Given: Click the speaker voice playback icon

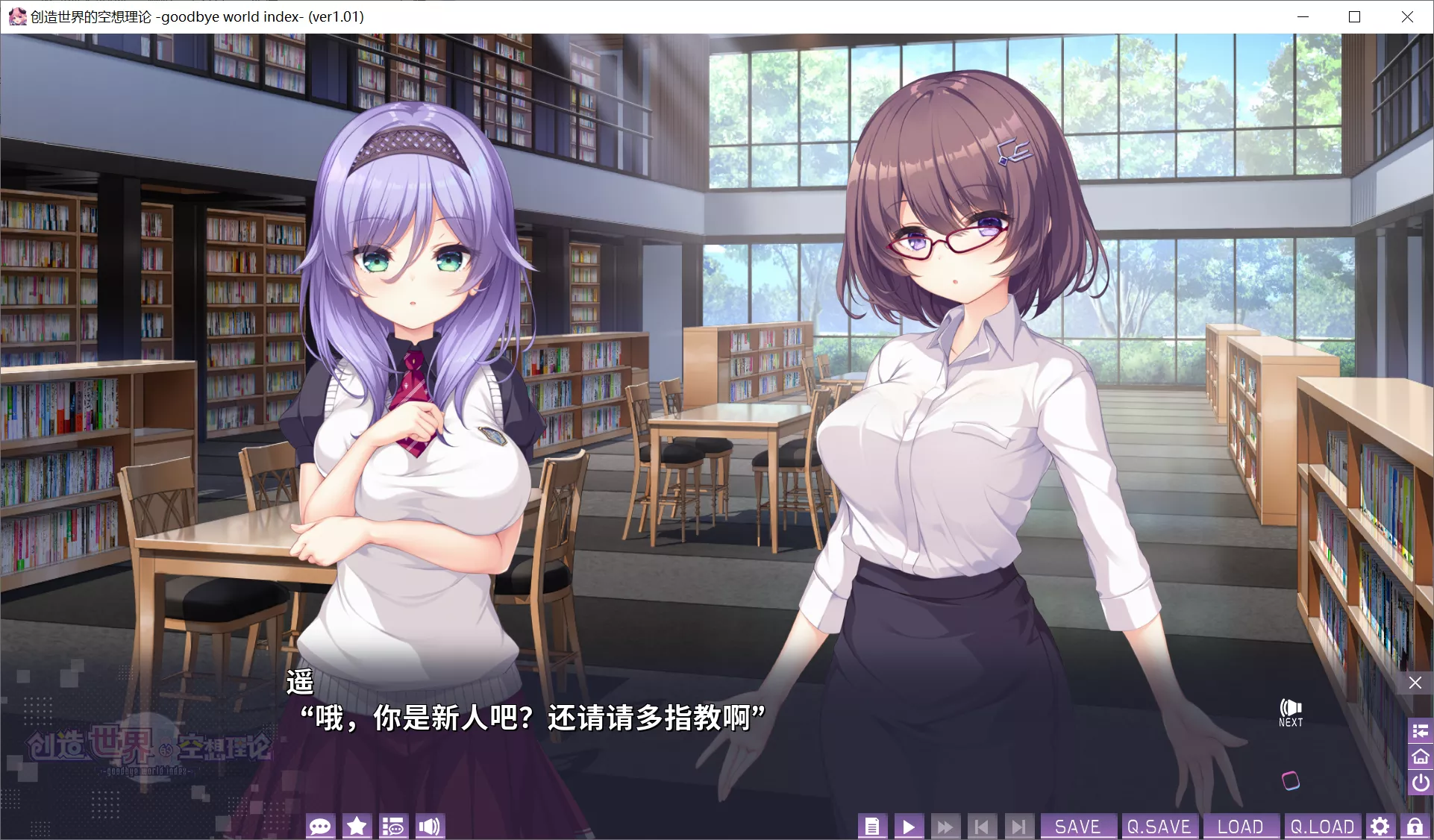Looking at the screenshot, I should [430, 826].
